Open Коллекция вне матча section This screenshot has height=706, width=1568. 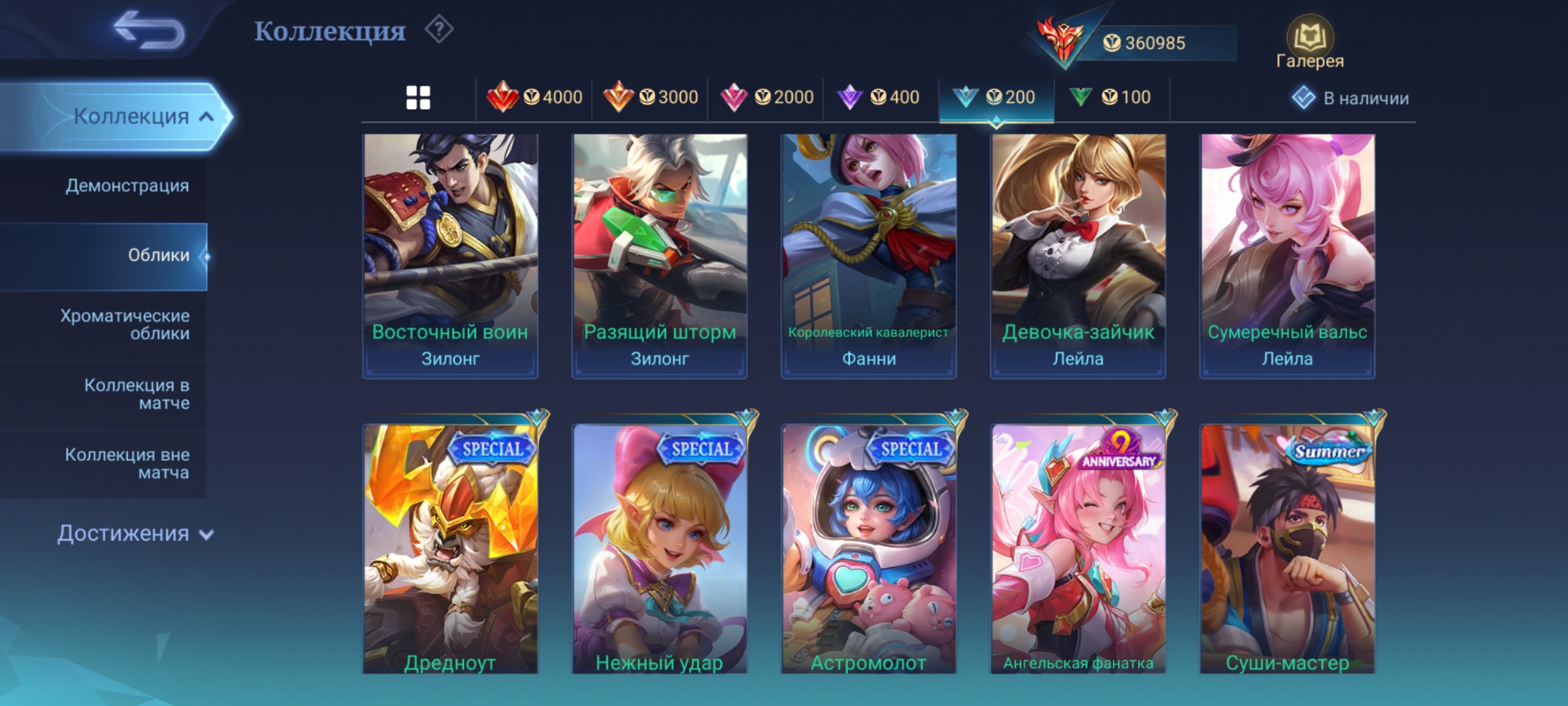point(127,463)
